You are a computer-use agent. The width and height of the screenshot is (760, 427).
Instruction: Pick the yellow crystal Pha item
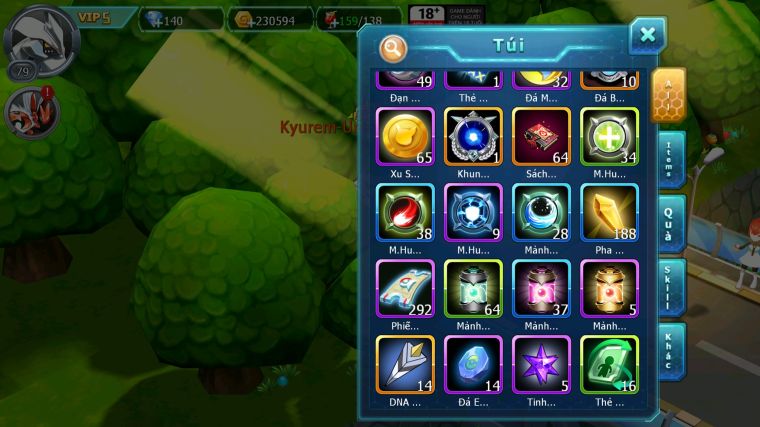(609, 211)
